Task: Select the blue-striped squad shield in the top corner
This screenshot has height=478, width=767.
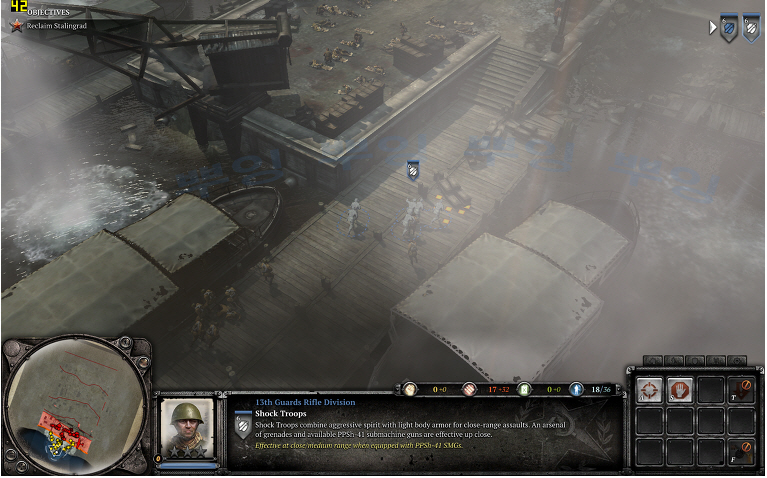Action: (728, 29)
